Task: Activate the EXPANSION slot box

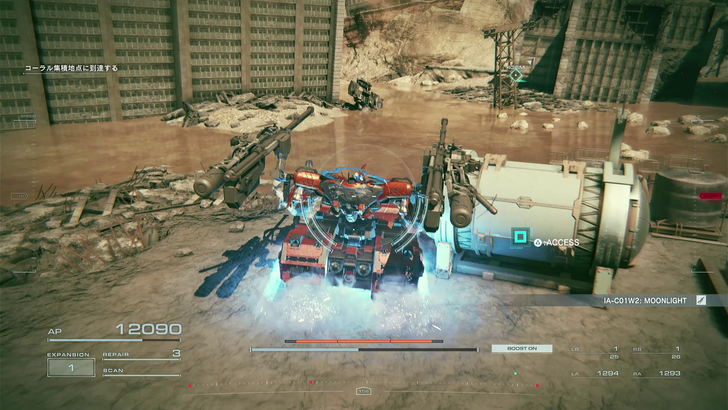Action: [x=70, y=367]
